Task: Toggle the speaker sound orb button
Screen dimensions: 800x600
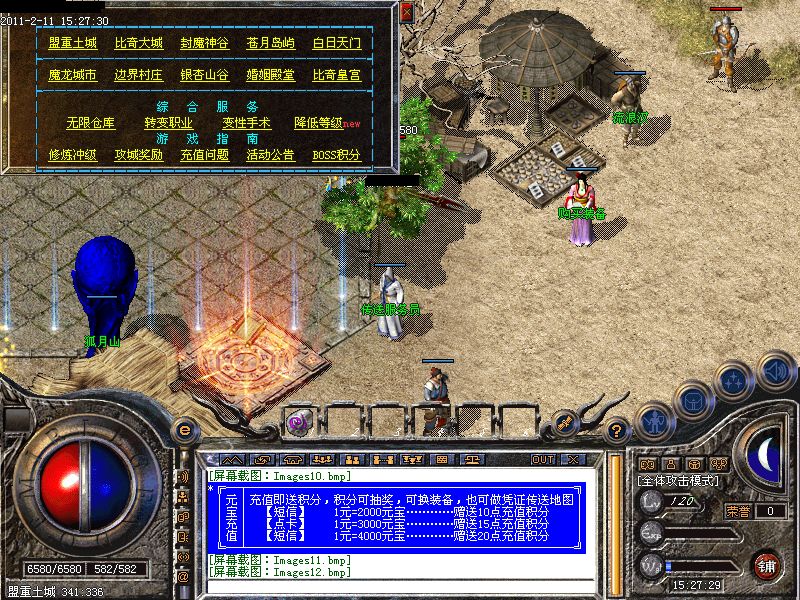Action: pos(776,371)
